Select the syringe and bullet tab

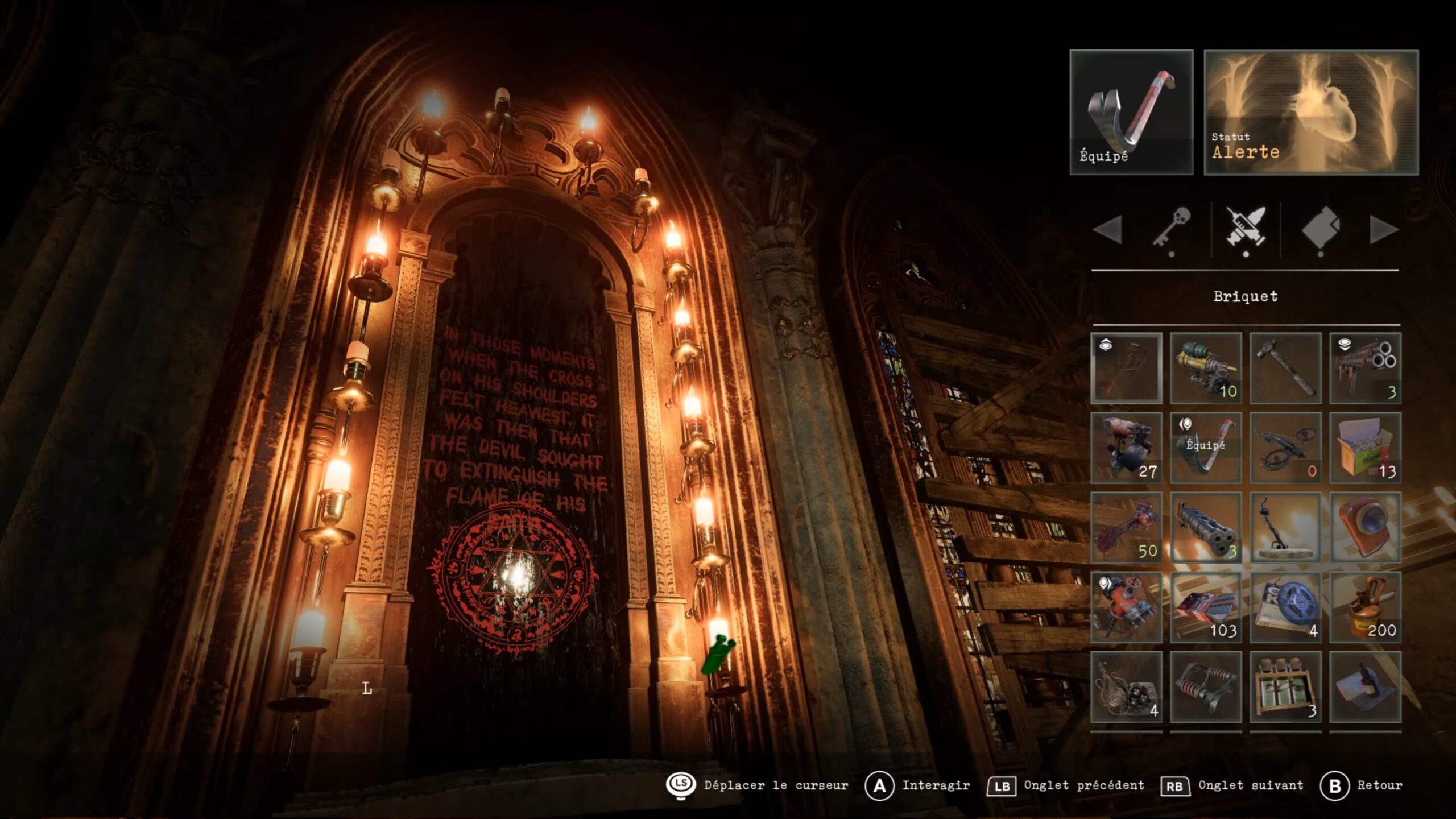[1246, 229]
